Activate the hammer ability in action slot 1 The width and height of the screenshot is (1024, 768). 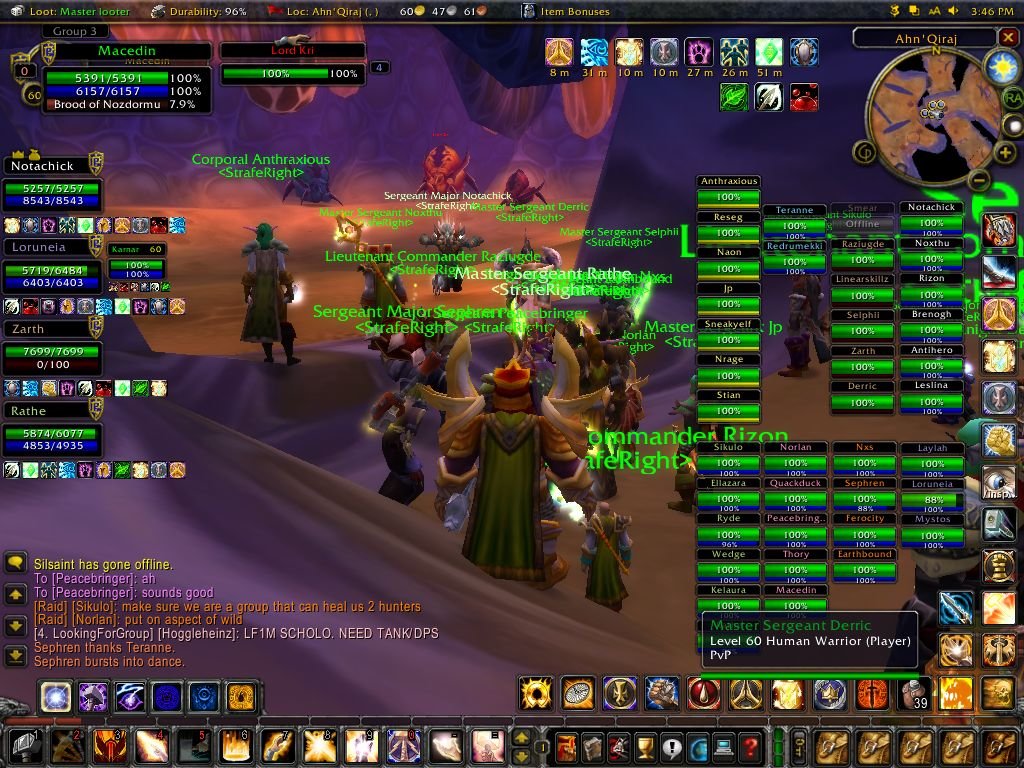23,746
